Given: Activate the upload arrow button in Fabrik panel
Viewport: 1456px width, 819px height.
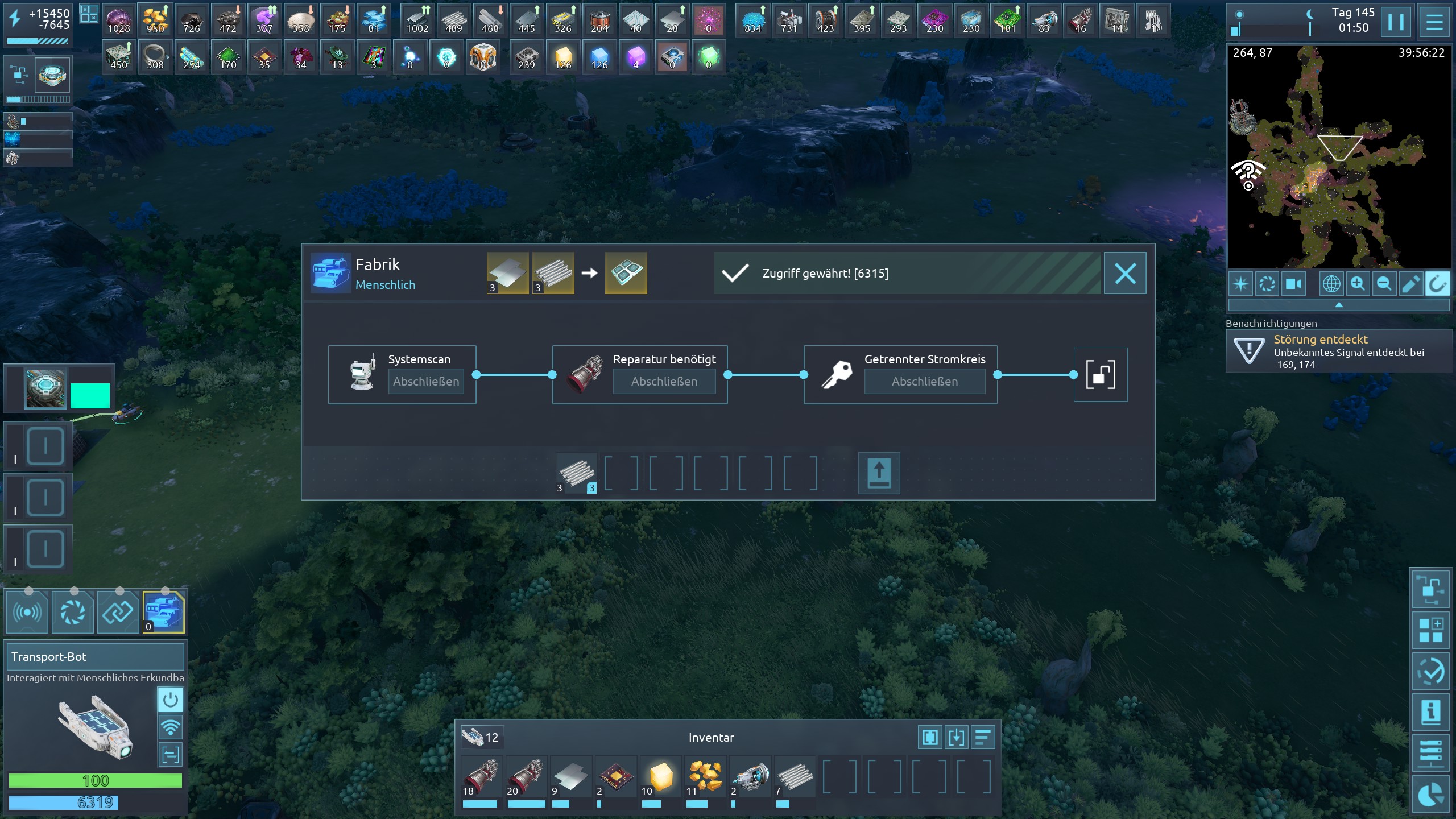Looking at the screenshot, I should coord(879,473).
